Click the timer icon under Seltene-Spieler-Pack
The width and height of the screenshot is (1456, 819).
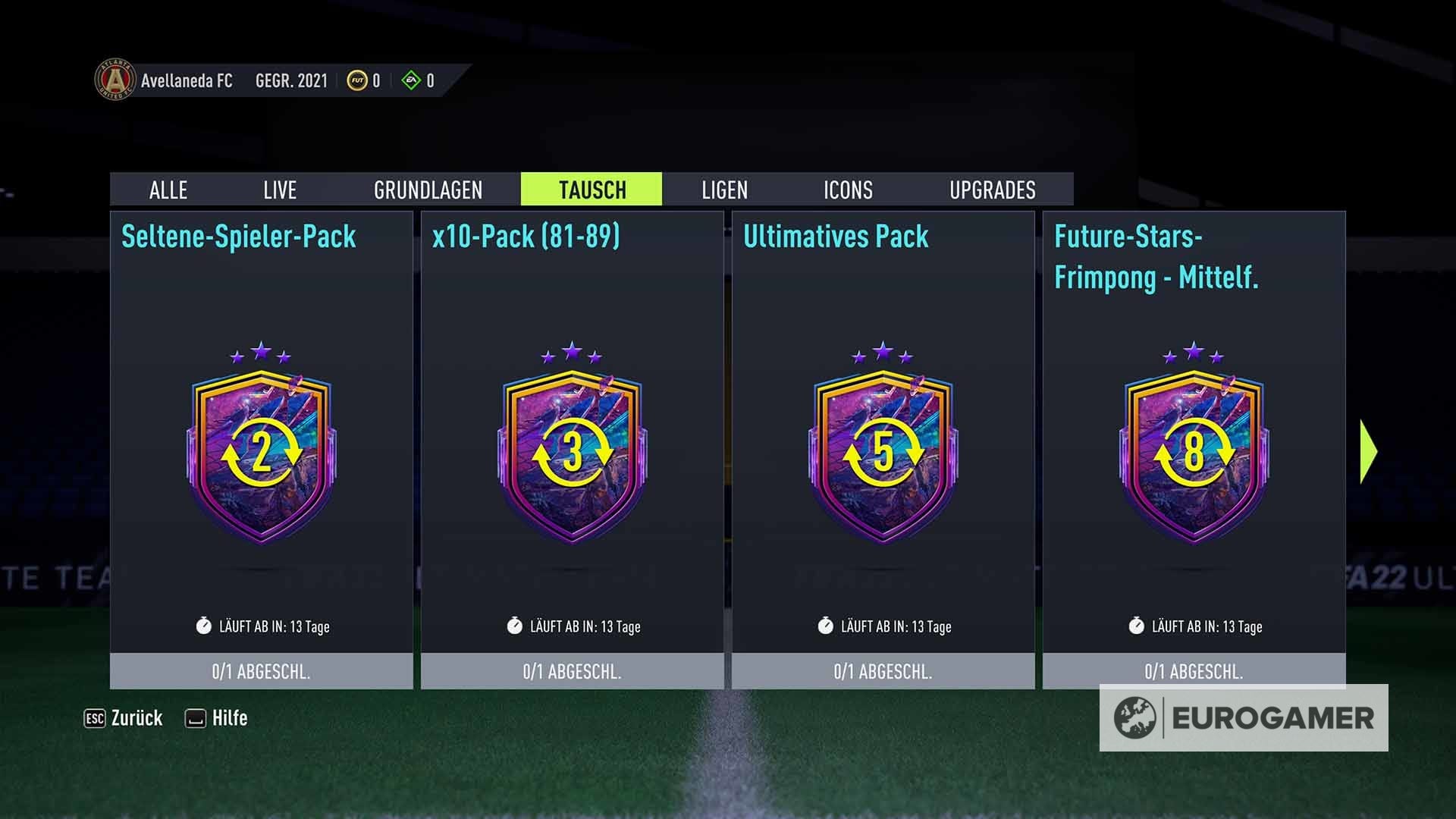click(x=203, y=626)
